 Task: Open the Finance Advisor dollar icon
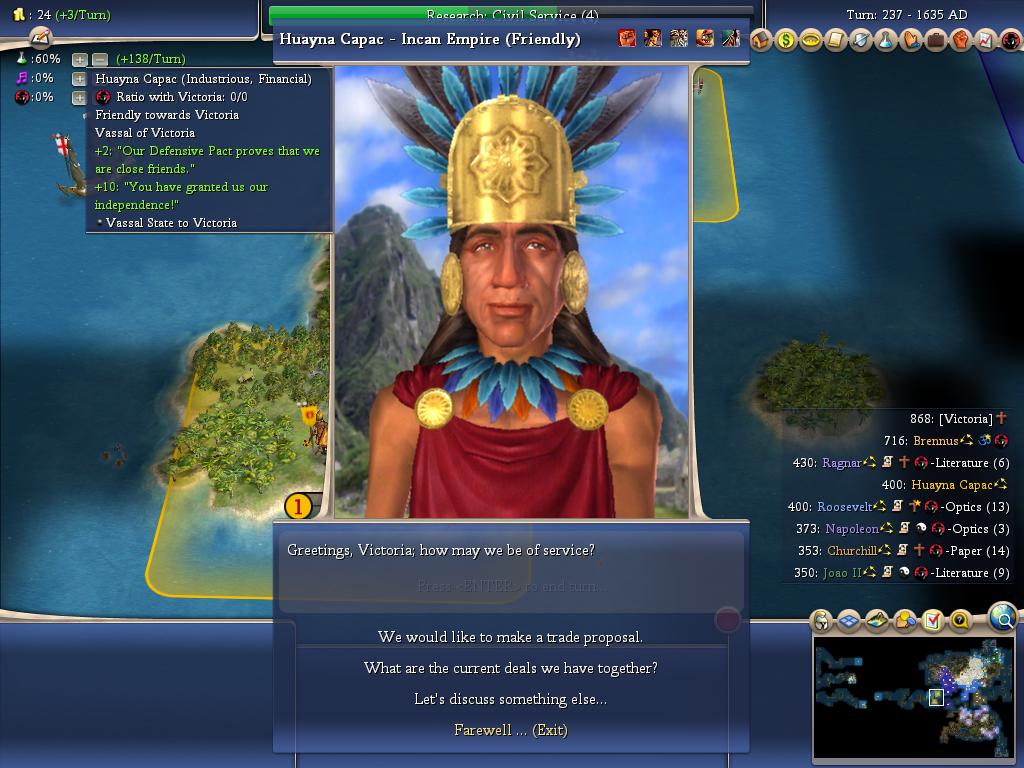pyautogui.click(x=786, y=41)
